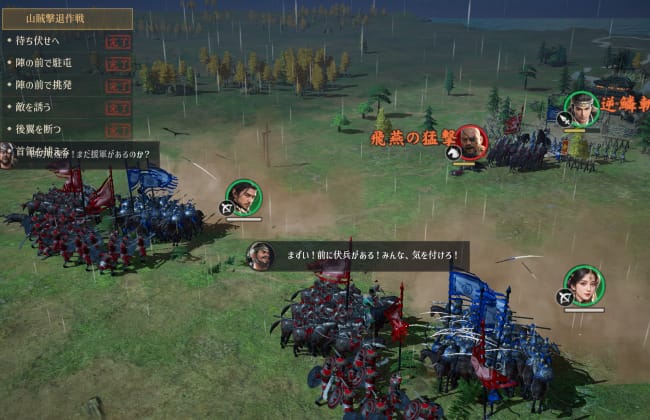Select the green-ringed general portrait above blue flags
Image resolution: width=650 pixels, height=420 pixels.
[x=243, y=197]
